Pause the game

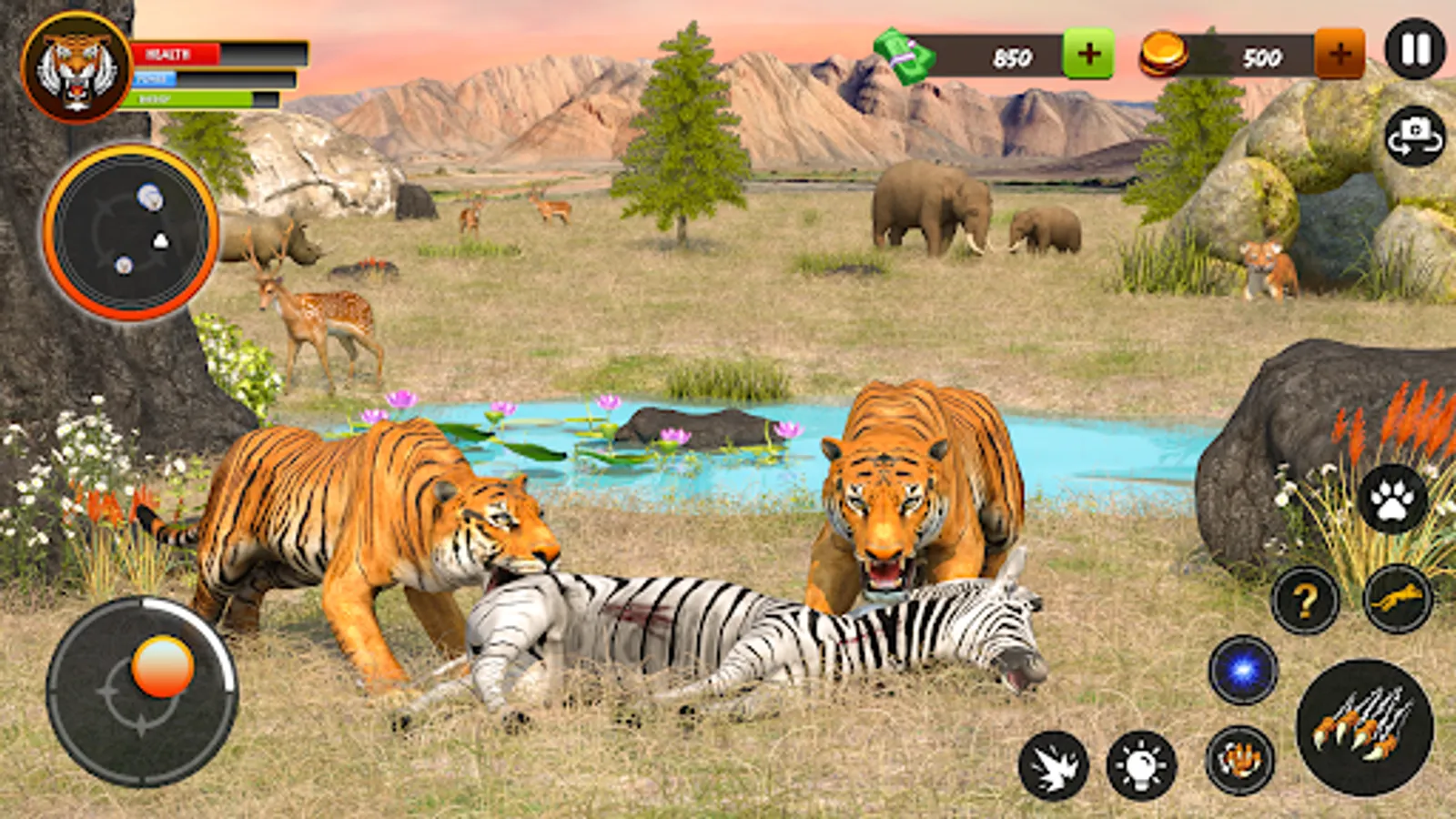point(1415,49)
